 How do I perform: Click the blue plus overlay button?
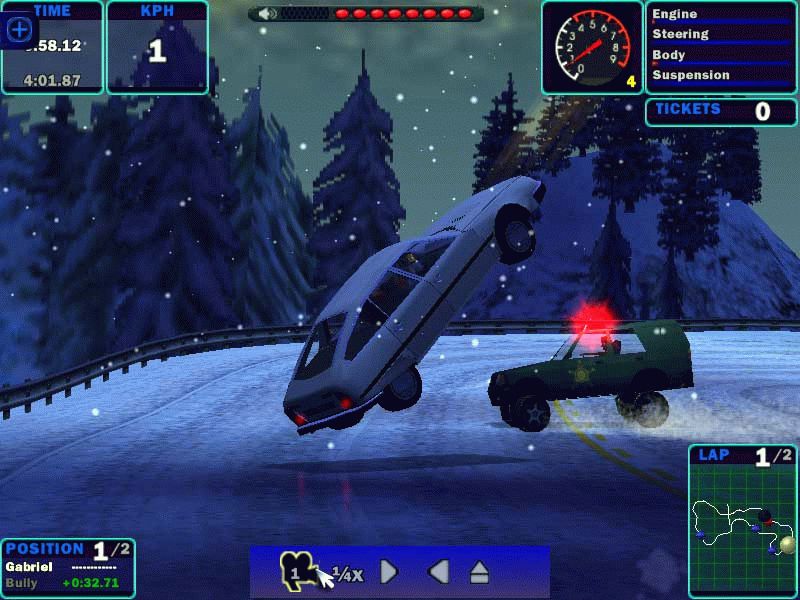click(19, 30)
